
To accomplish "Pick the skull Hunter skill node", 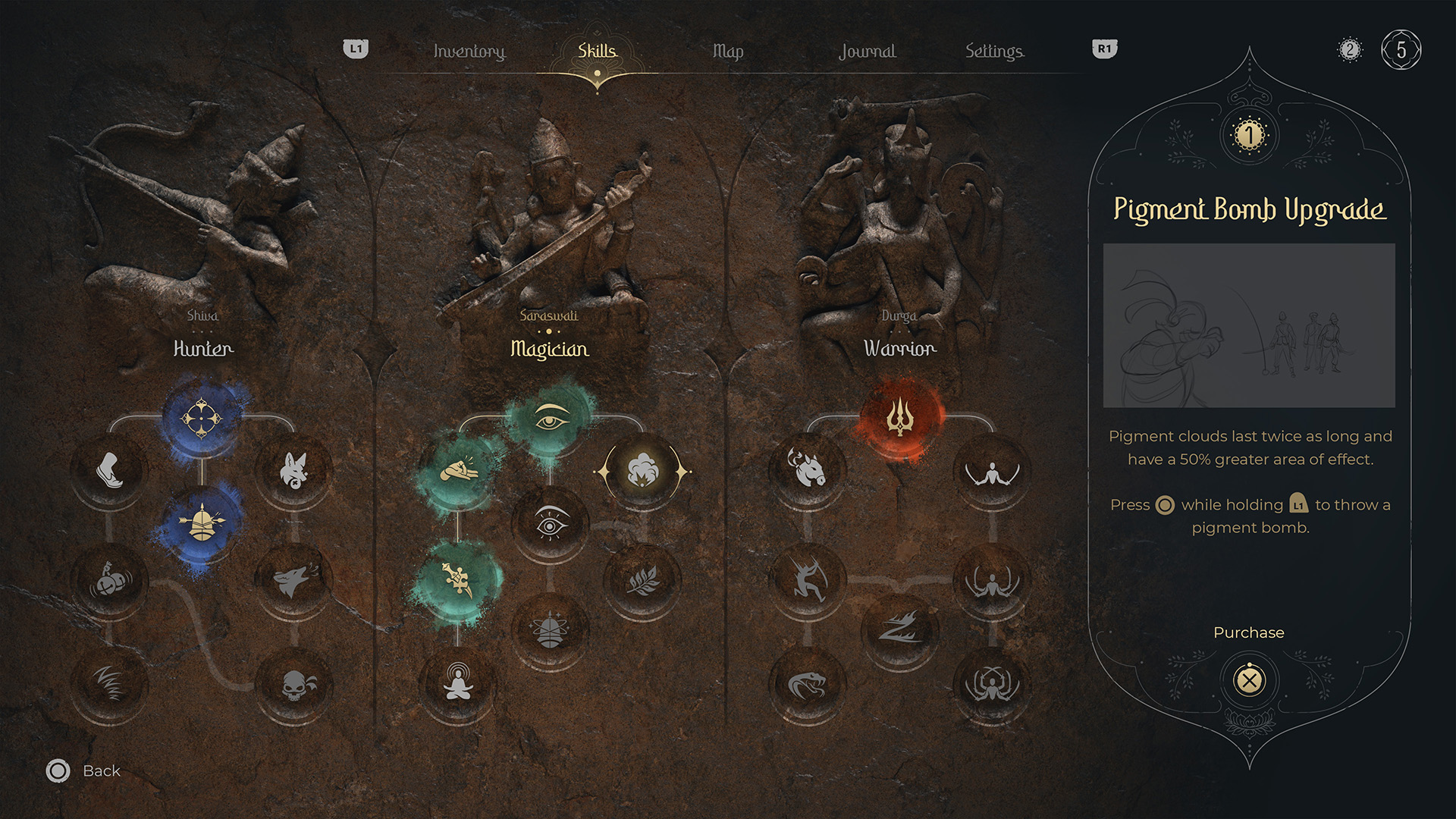I will click(293, 686).
